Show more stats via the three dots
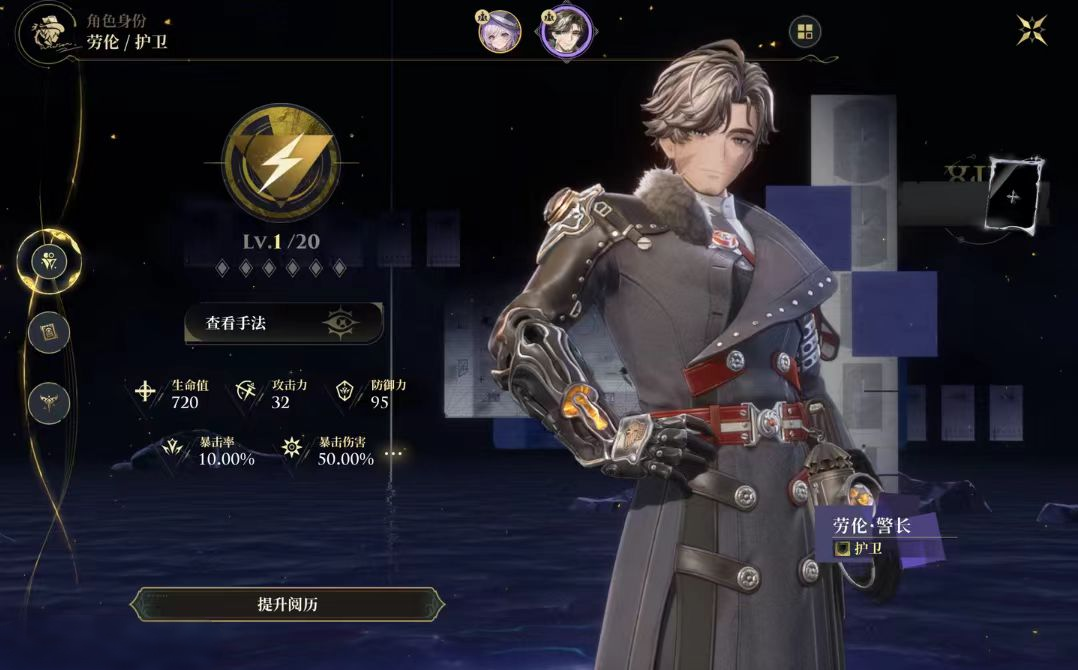 tap(394, 454)
